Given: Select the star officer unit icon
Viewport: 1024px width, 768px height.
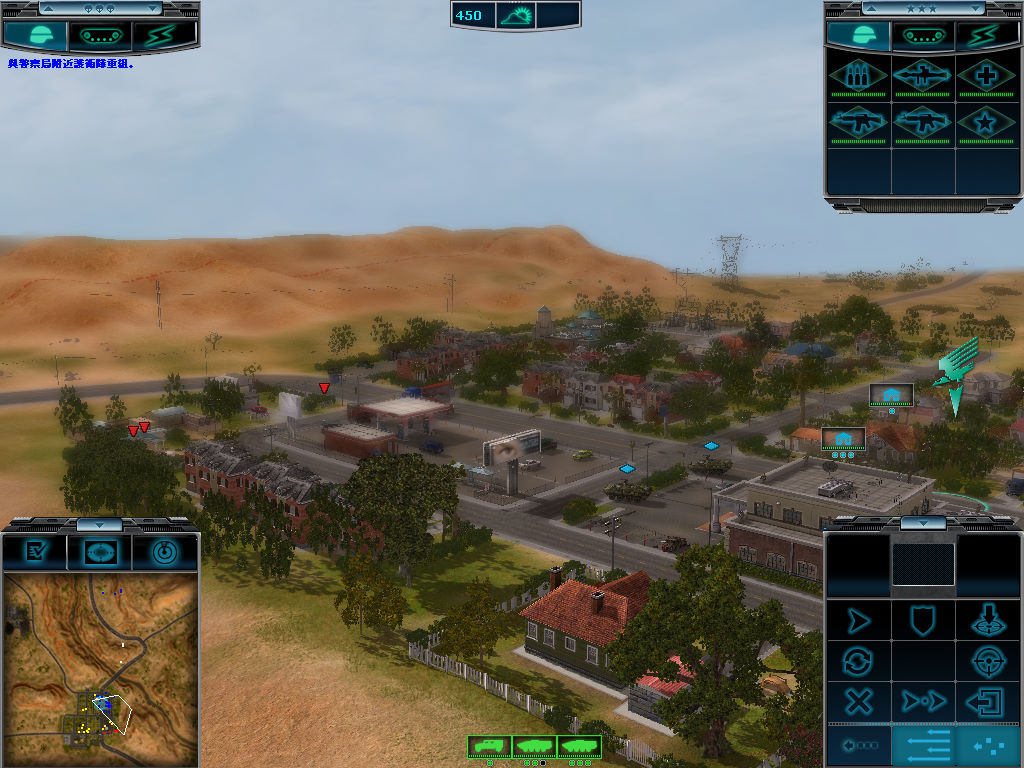Looking at the screenshot, I should pyautogui.click(x=987, y=124).
